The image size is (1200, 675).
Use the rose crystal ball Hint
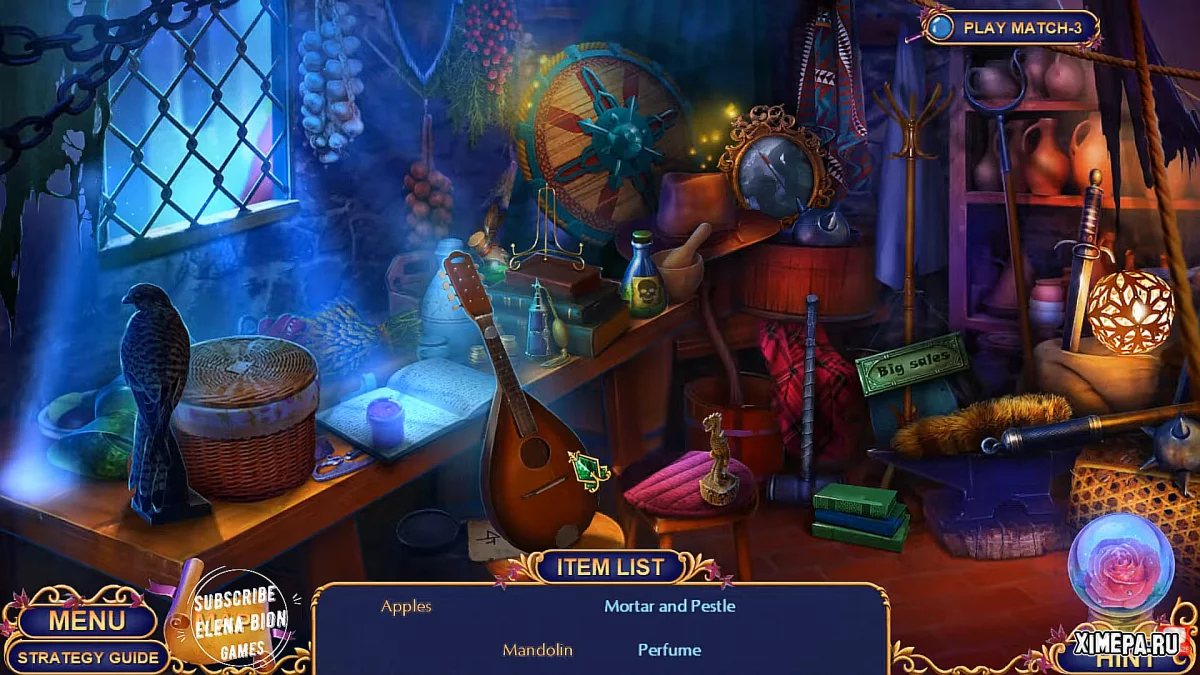pos(1120,565)
